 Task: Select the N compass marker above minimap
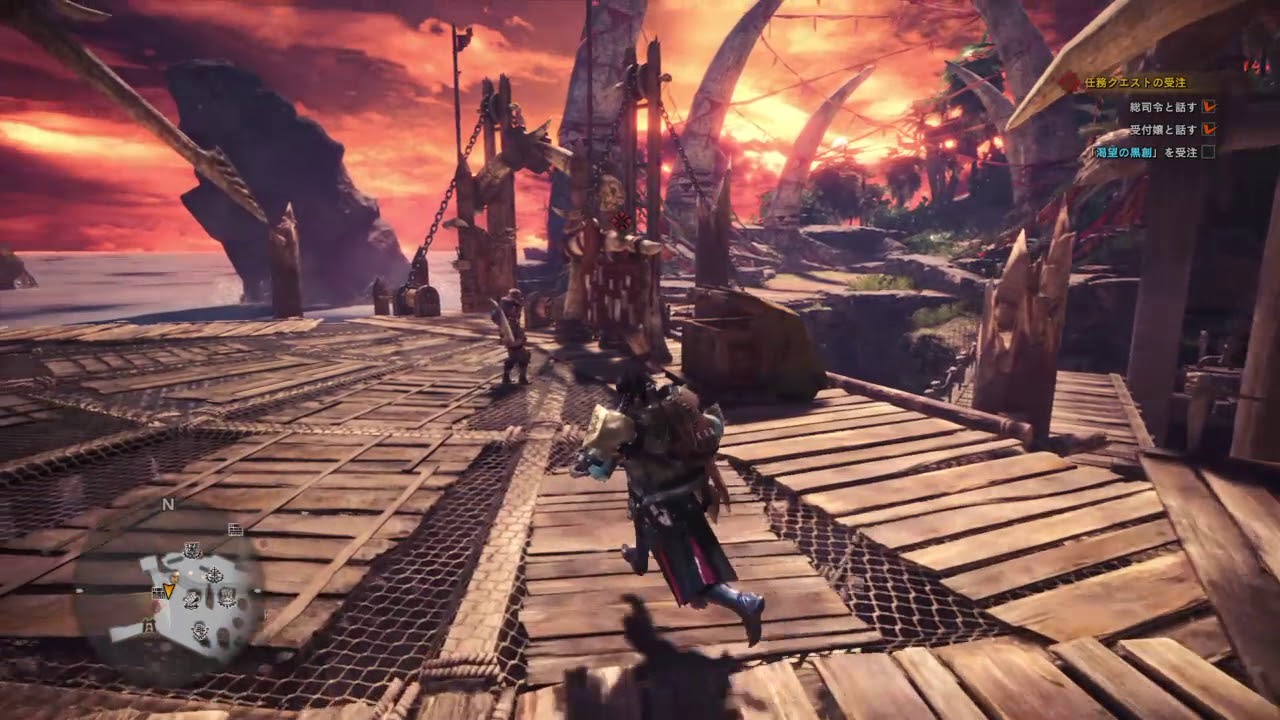(x=168, y=505)
